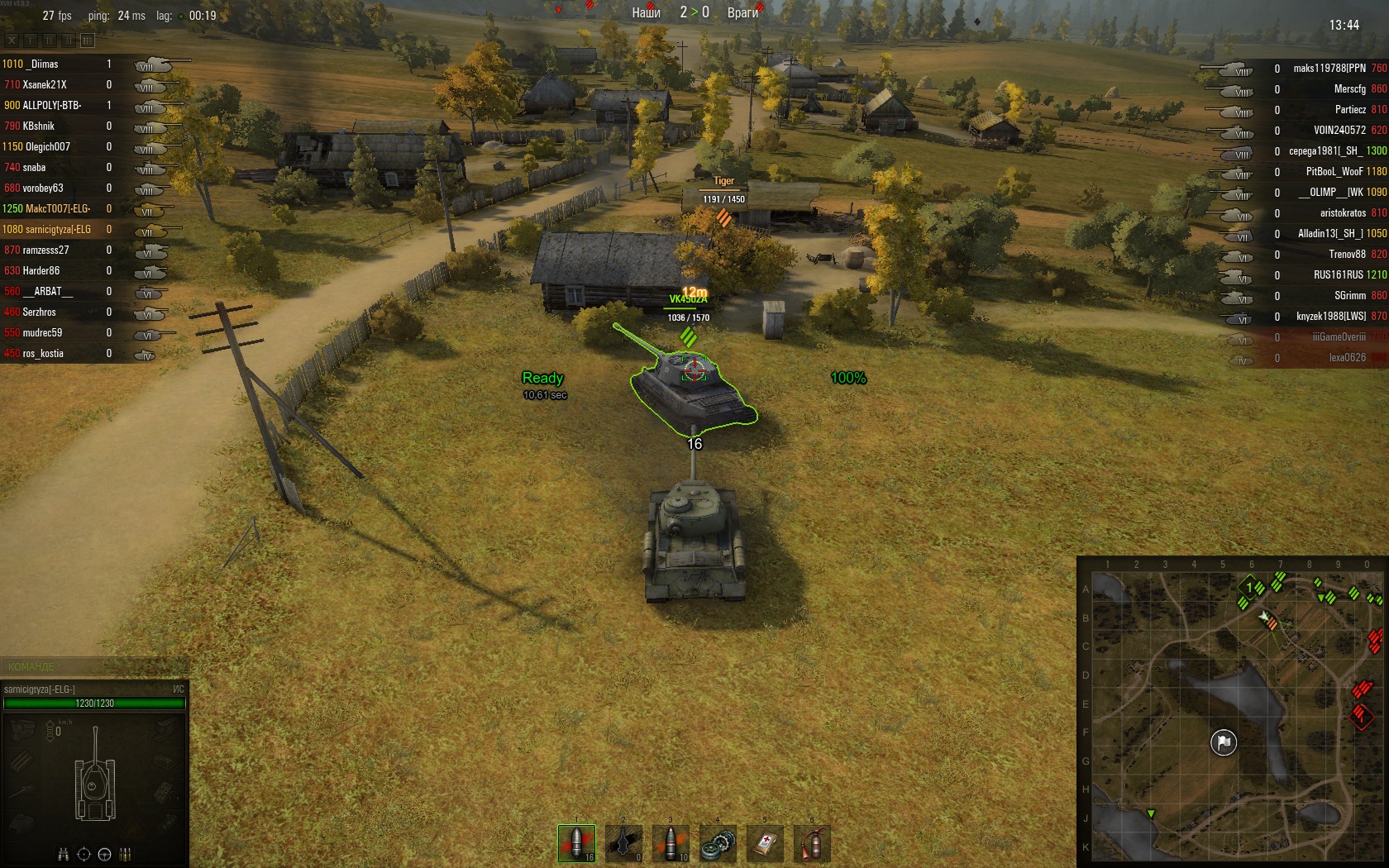
Task: Select the empty premium shell slot
Action: pyautogui.click(x=623, y=843)
